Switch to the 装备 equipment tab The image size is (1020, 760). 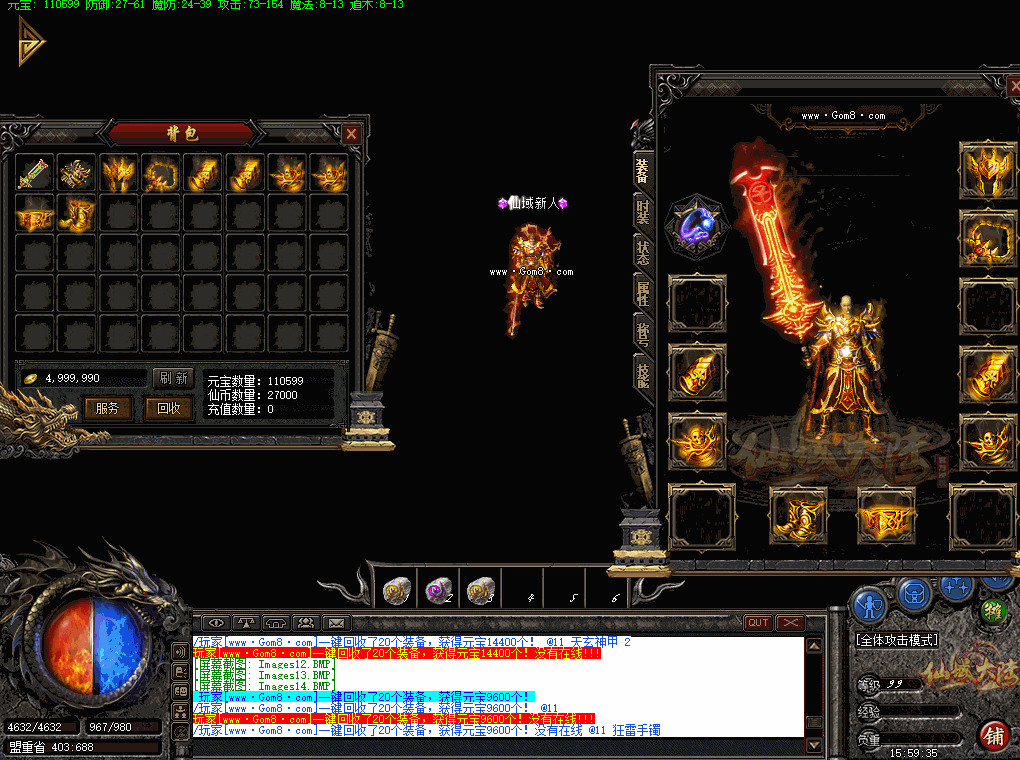(x=642, y=170)
